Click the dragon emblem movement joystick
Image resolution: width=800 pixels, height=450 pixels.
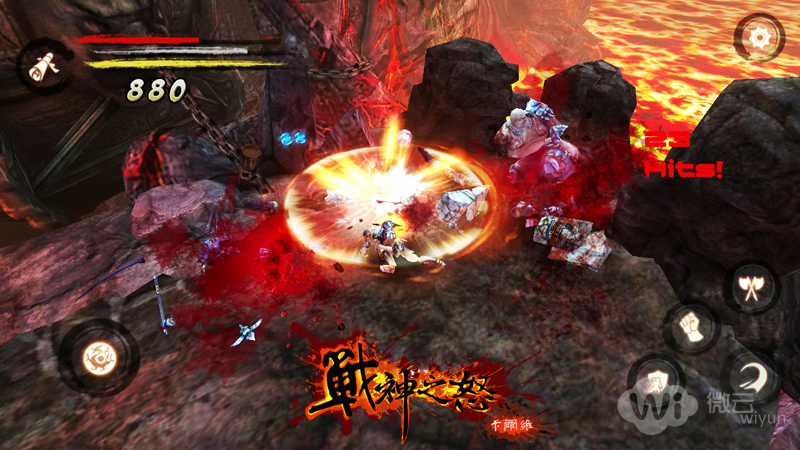[x=99, y=356]
